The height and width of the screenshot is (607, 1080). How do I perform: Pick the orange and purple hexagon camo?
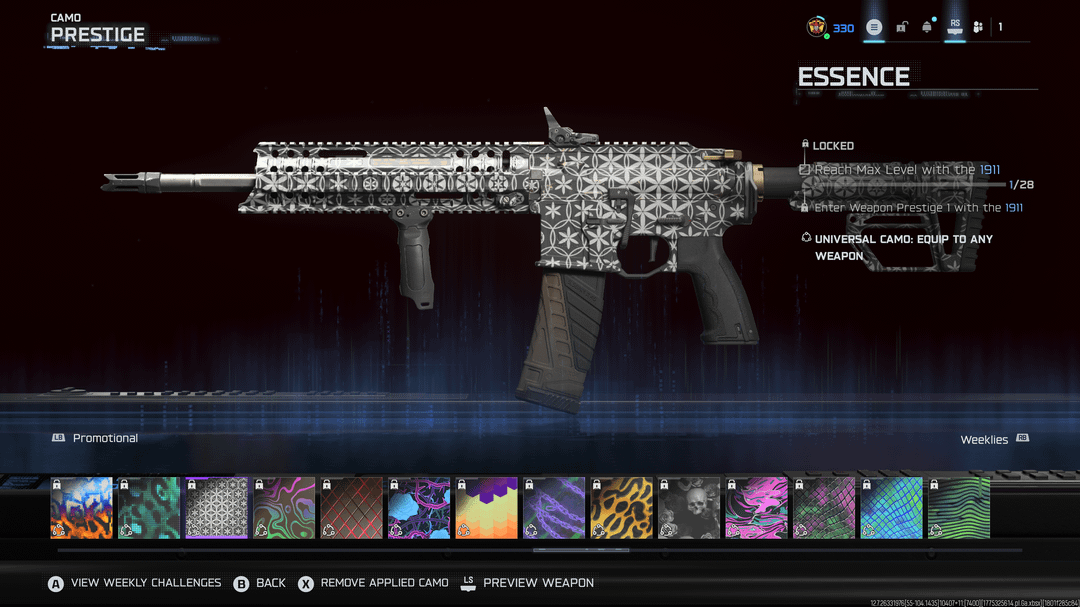(x=486, y=508)
